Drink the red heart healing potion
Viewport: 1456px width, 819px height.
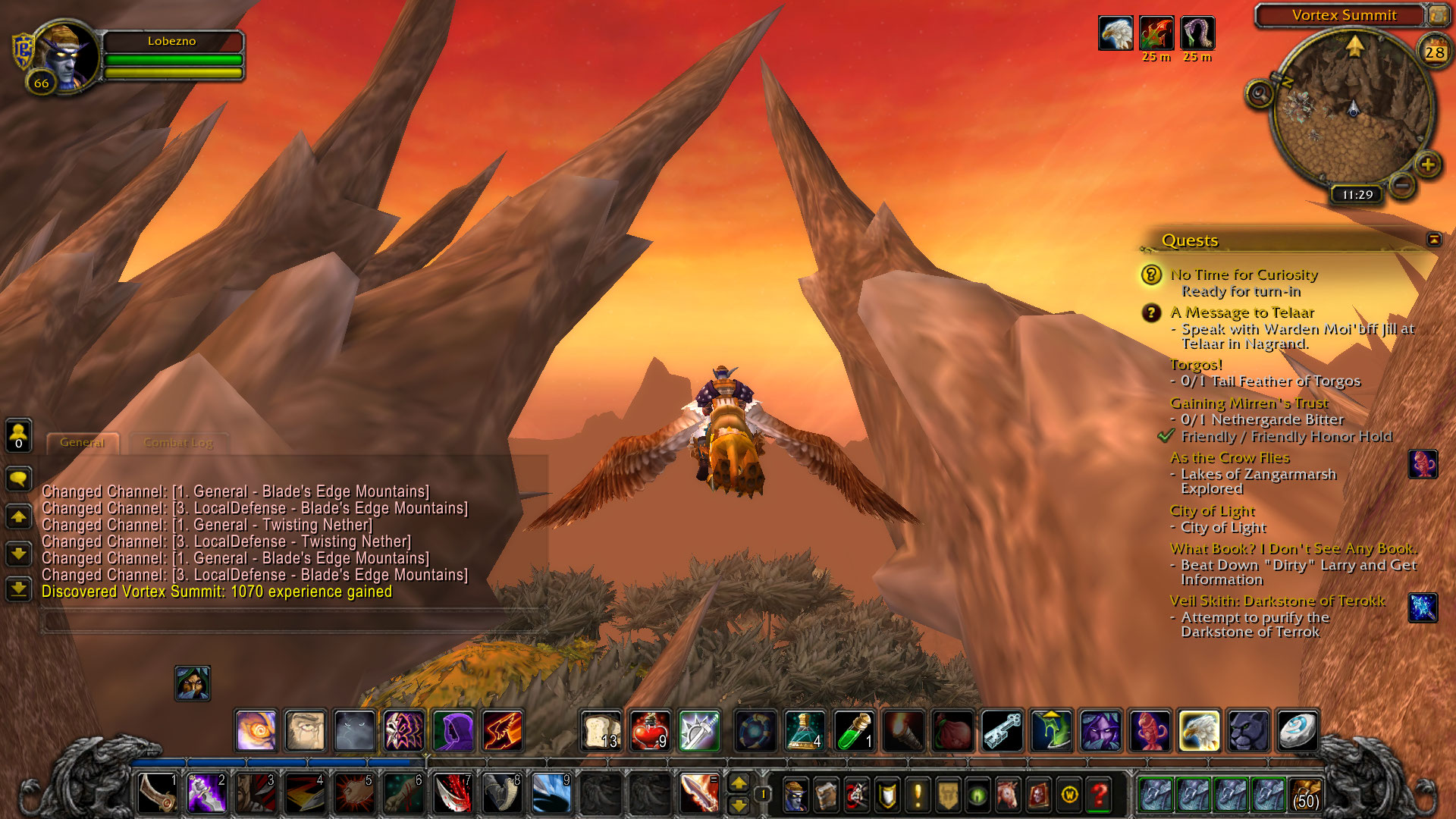pos(650,730)
